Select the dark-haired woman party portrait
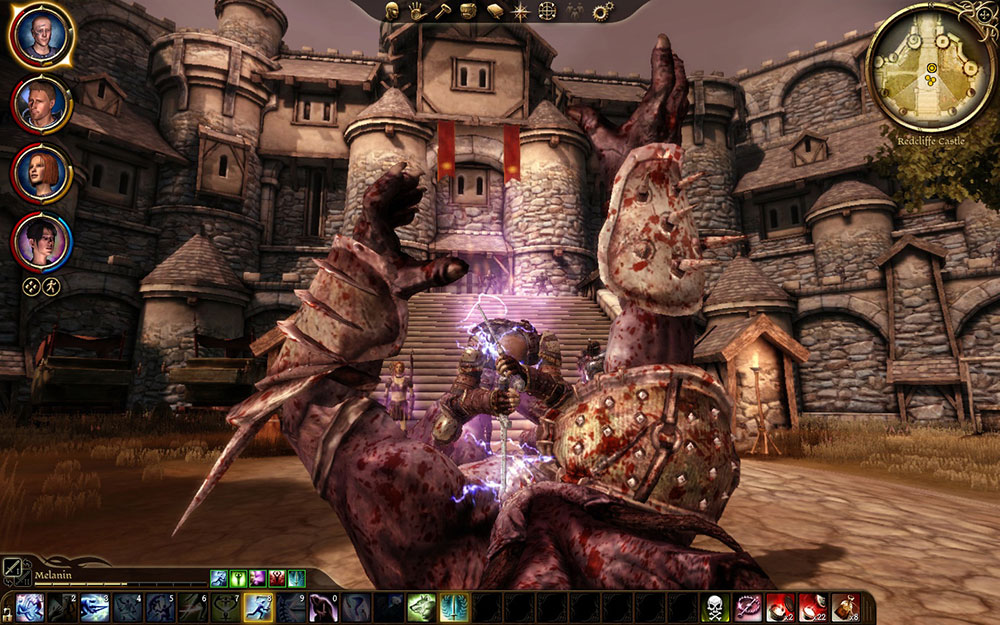Image resolution: width=1000 pixels, height=625 pixels. pos(41,242)
